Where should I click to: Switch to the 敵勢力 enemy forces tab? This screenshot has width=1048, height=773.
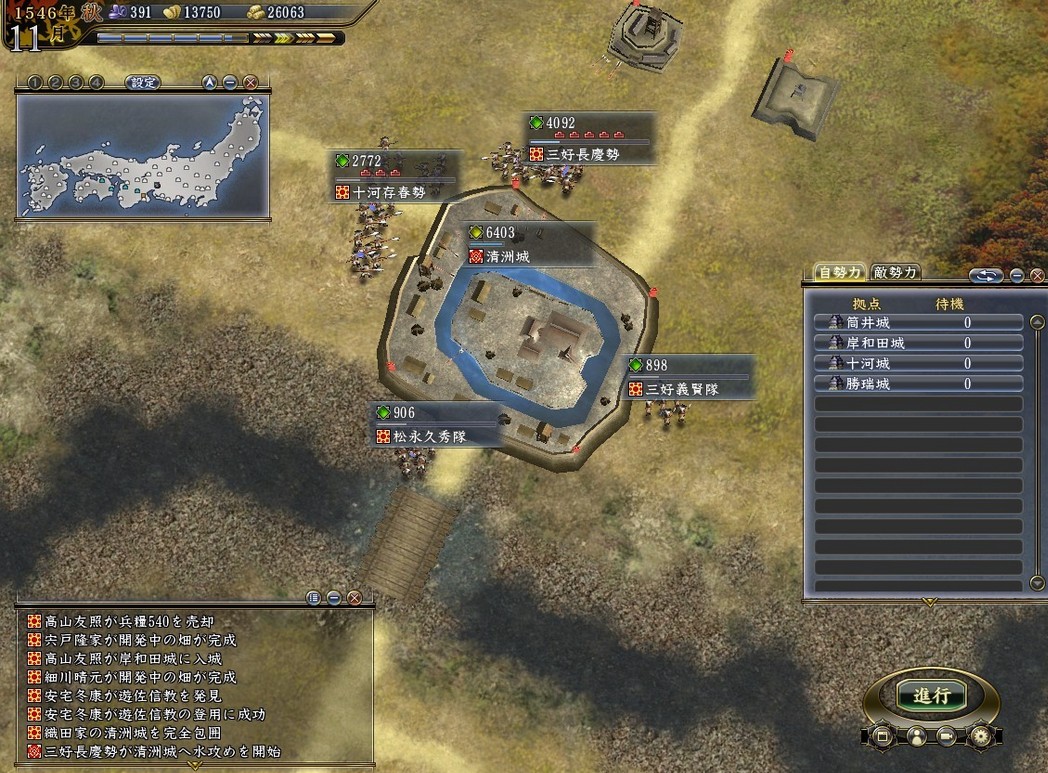click(x=895, y=272)
